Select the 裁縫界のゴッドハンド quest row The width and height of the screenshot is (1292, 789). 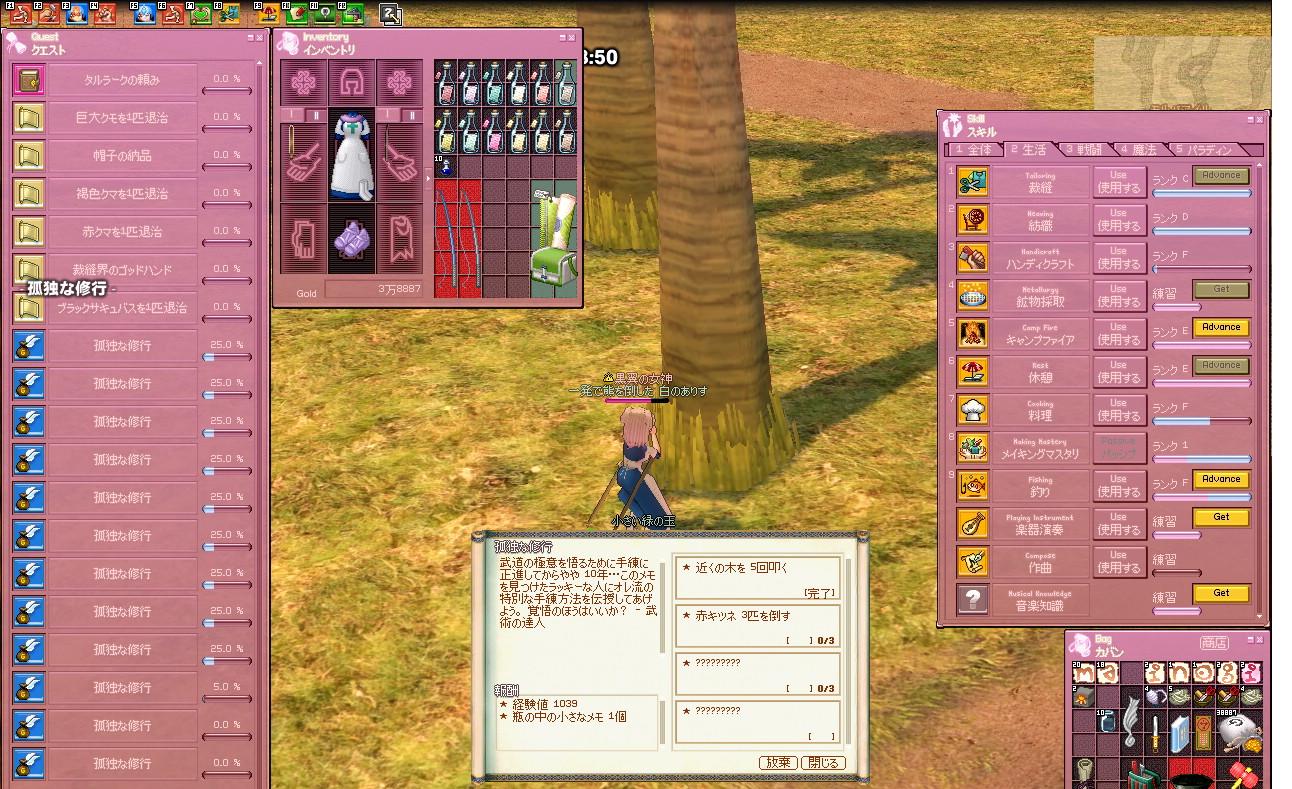(x=122, y=270)
